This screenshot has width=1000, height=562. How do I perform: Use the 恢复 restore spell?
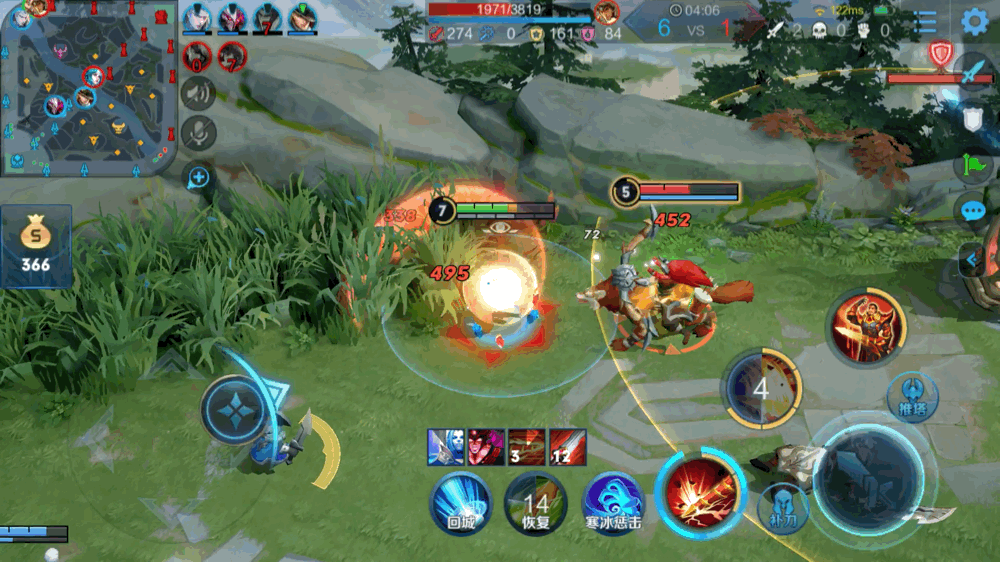536,500
